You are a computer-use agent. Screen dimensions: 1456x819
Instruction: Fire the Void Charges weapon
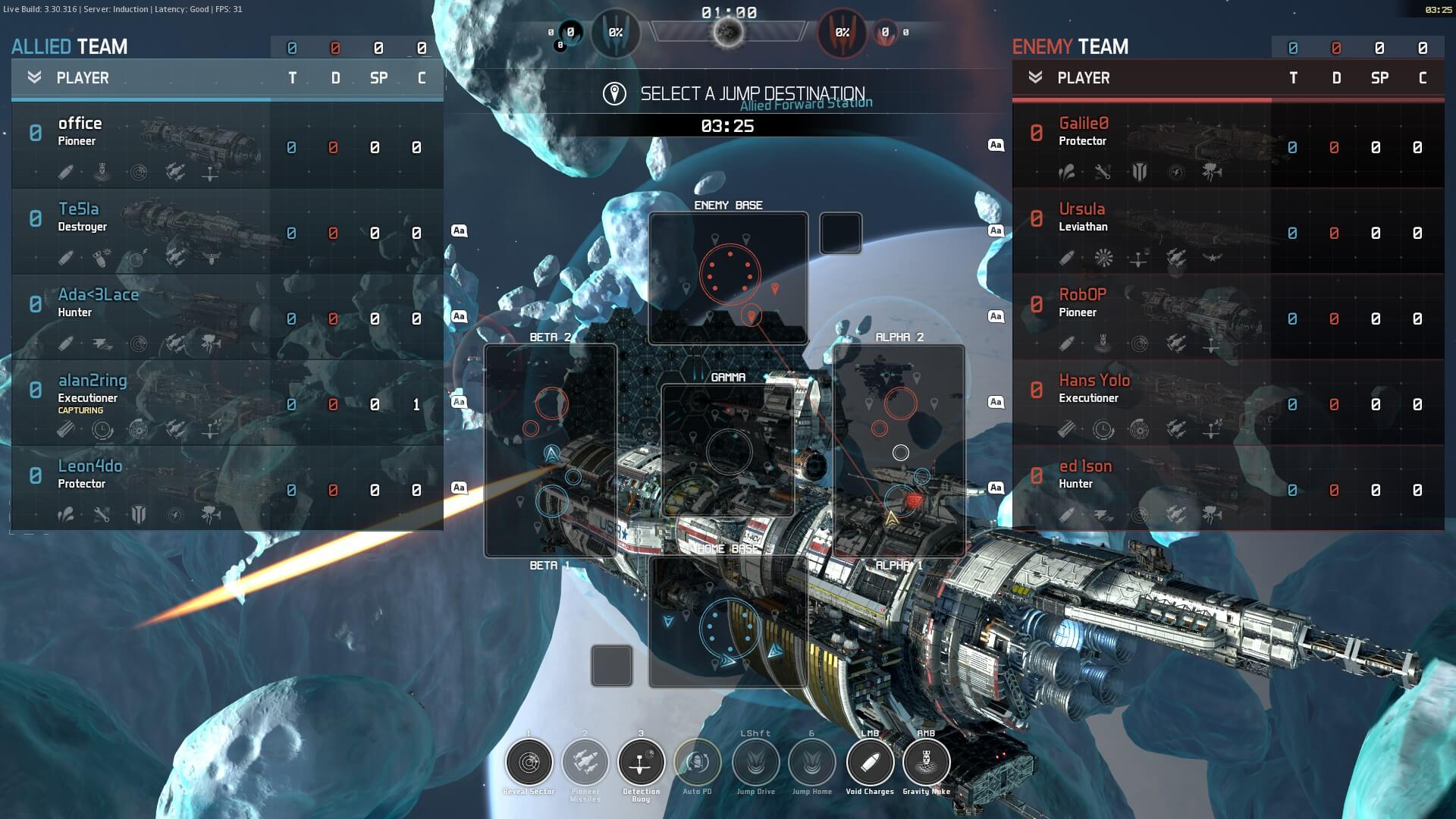[870, 762]
